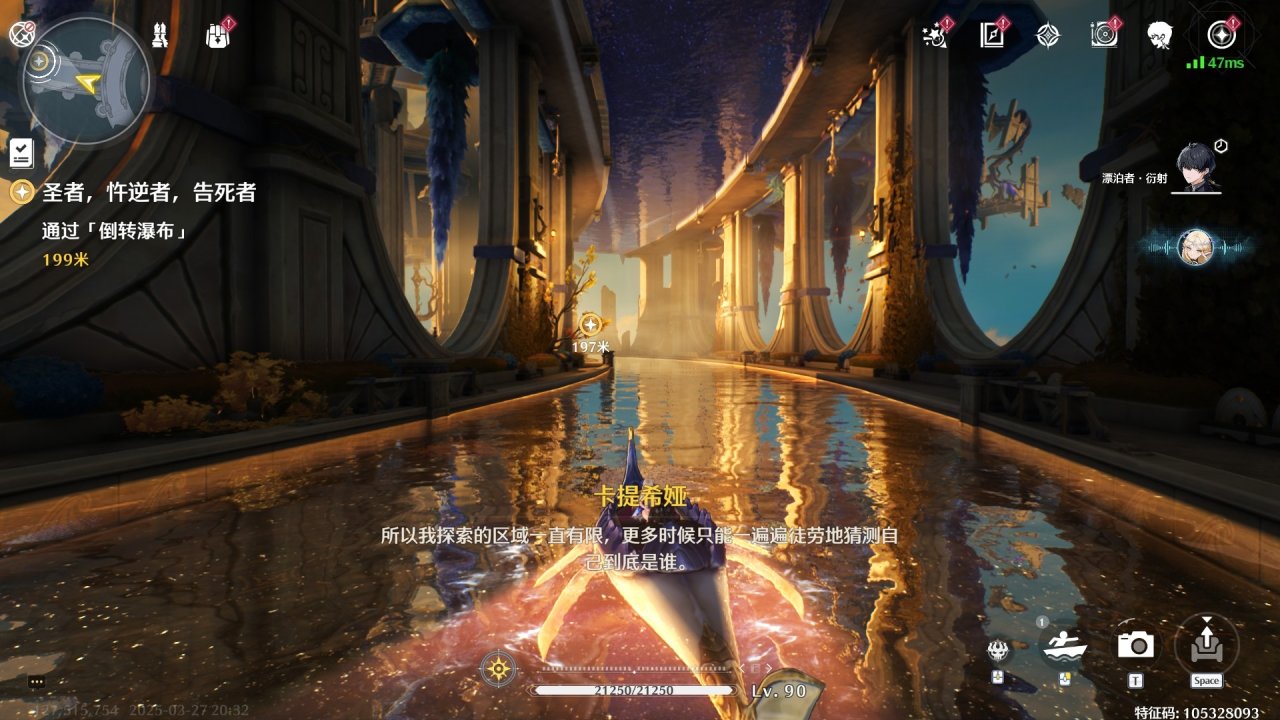Open the quest log checklist icon
The width and height of the screenshot is (1280, 720).
pyautogui.click(x=22, y=152)
